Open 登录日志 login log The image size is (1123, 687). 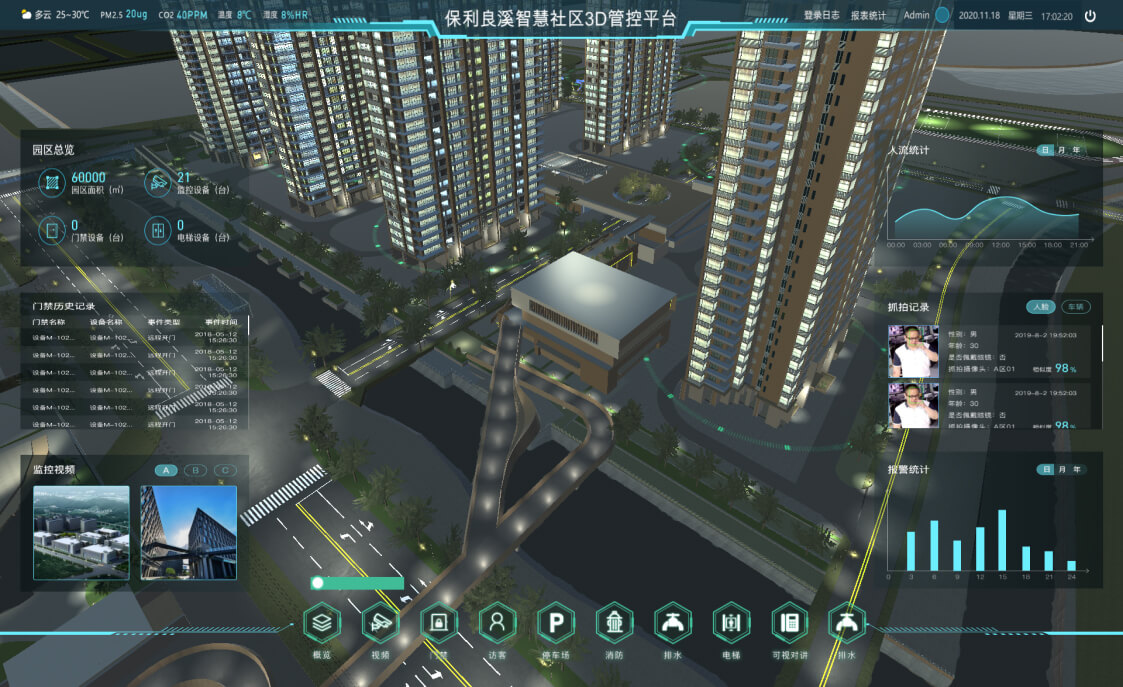click(822, 16)
